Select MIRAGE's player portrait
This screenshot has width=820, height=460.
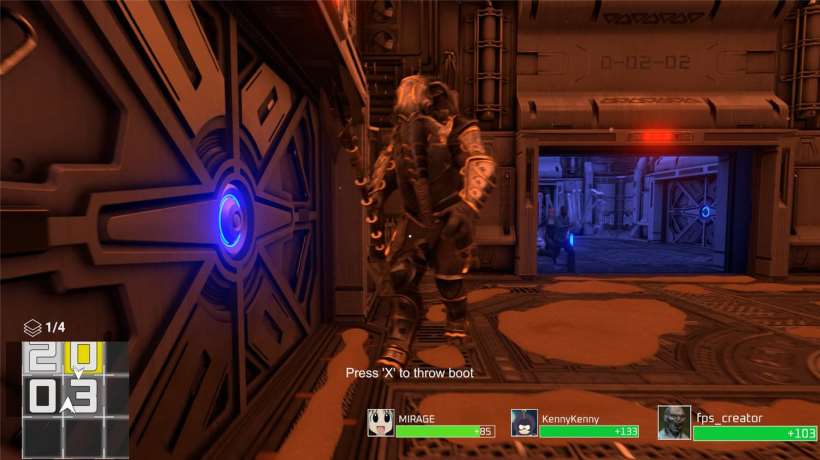point(380,423)
